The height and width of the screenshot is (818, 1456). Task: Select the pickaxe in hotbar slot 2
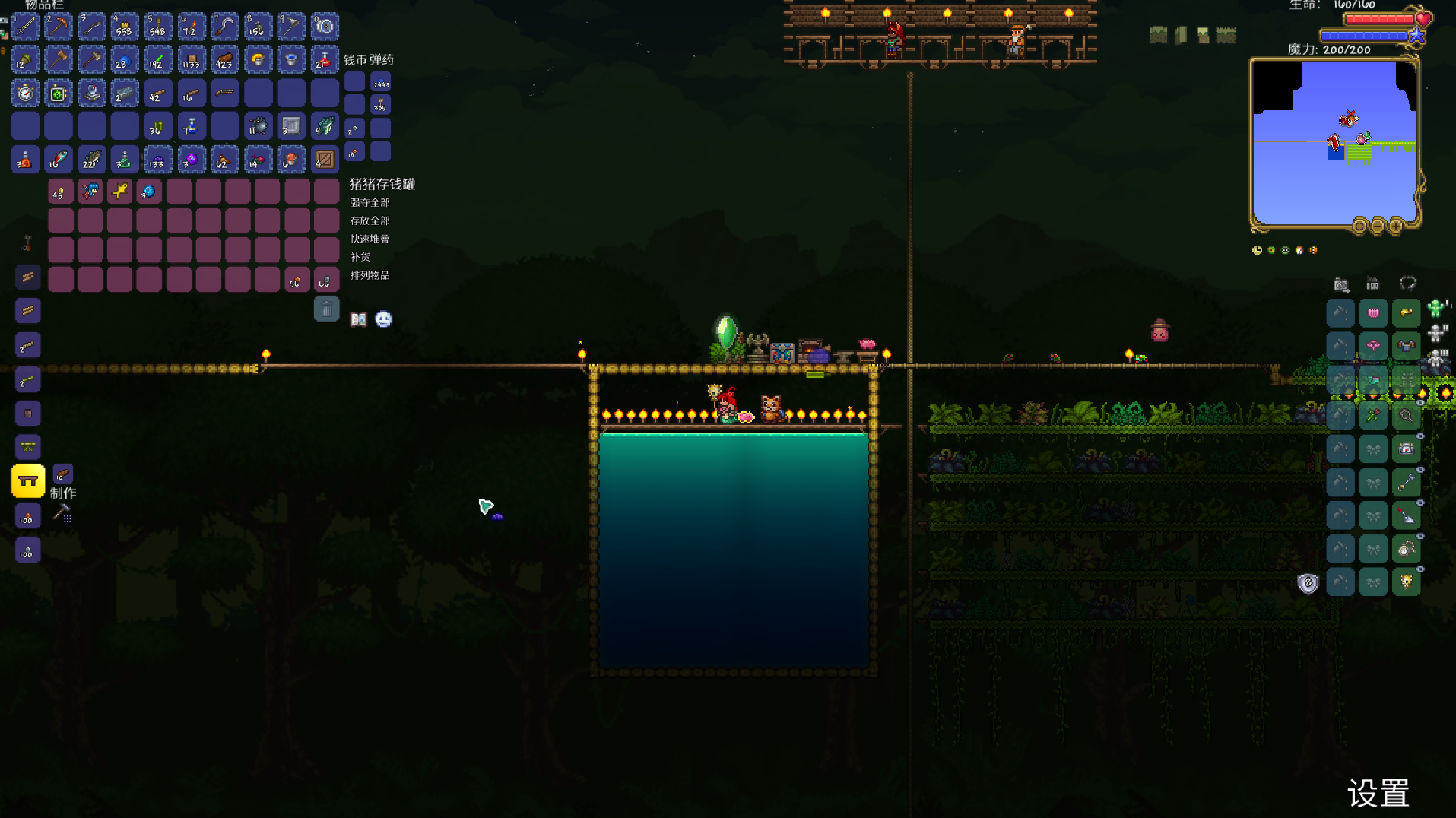[x=59, y=27]
